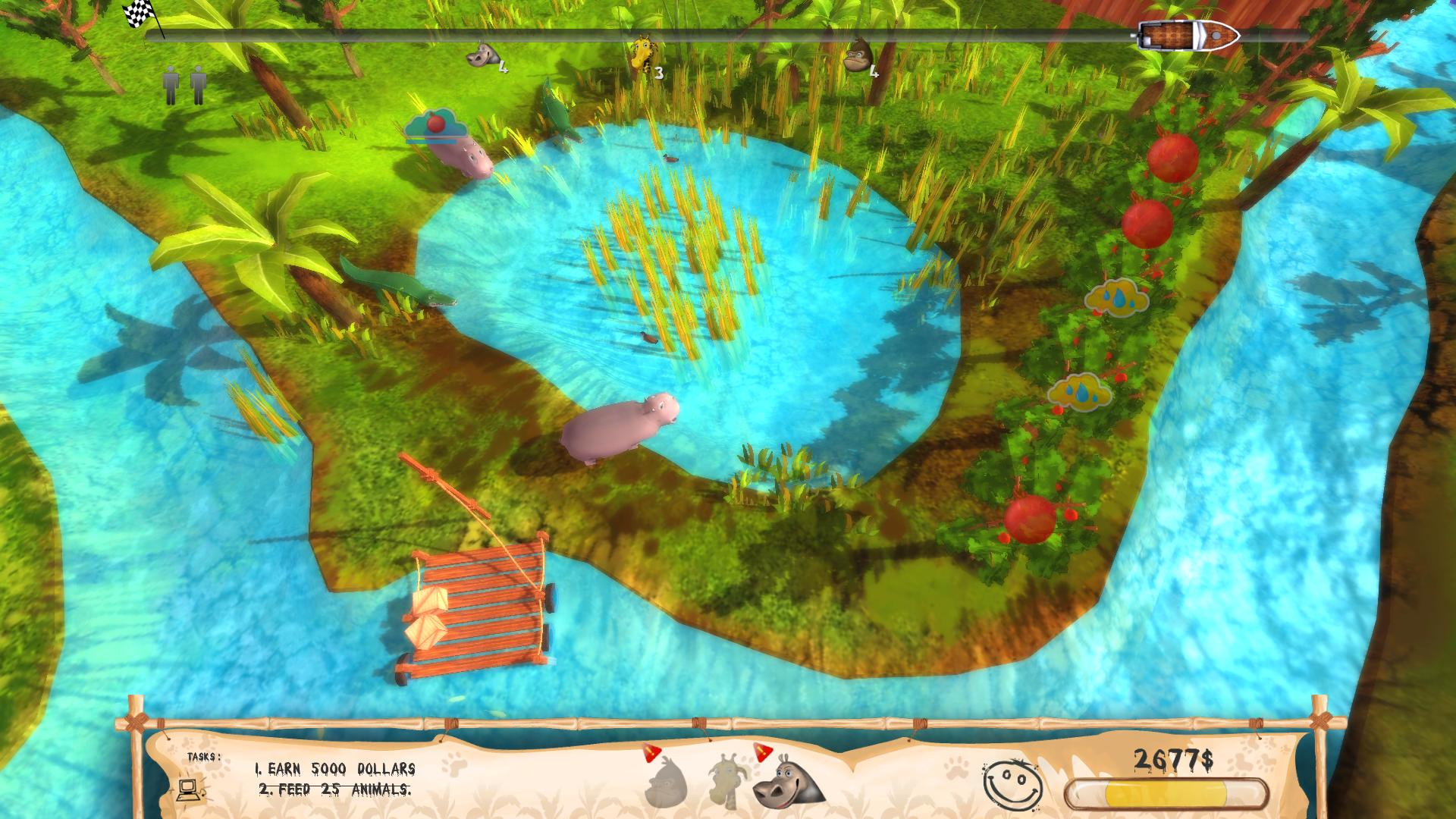Select the gorilla marker on the progress track
Image resolution: width=1456 pixels, height=819 pixels.
click(x=858, y=55)
